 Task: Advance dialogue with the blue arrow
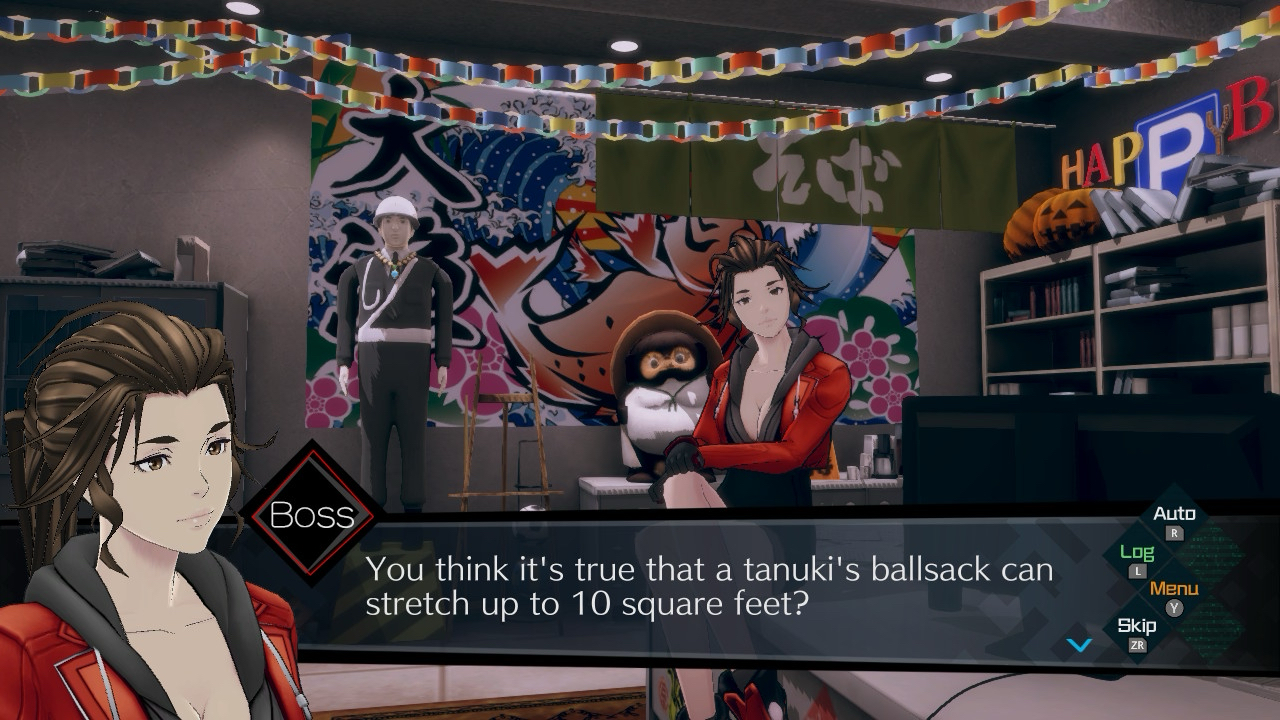click(x=1080, y=645)
